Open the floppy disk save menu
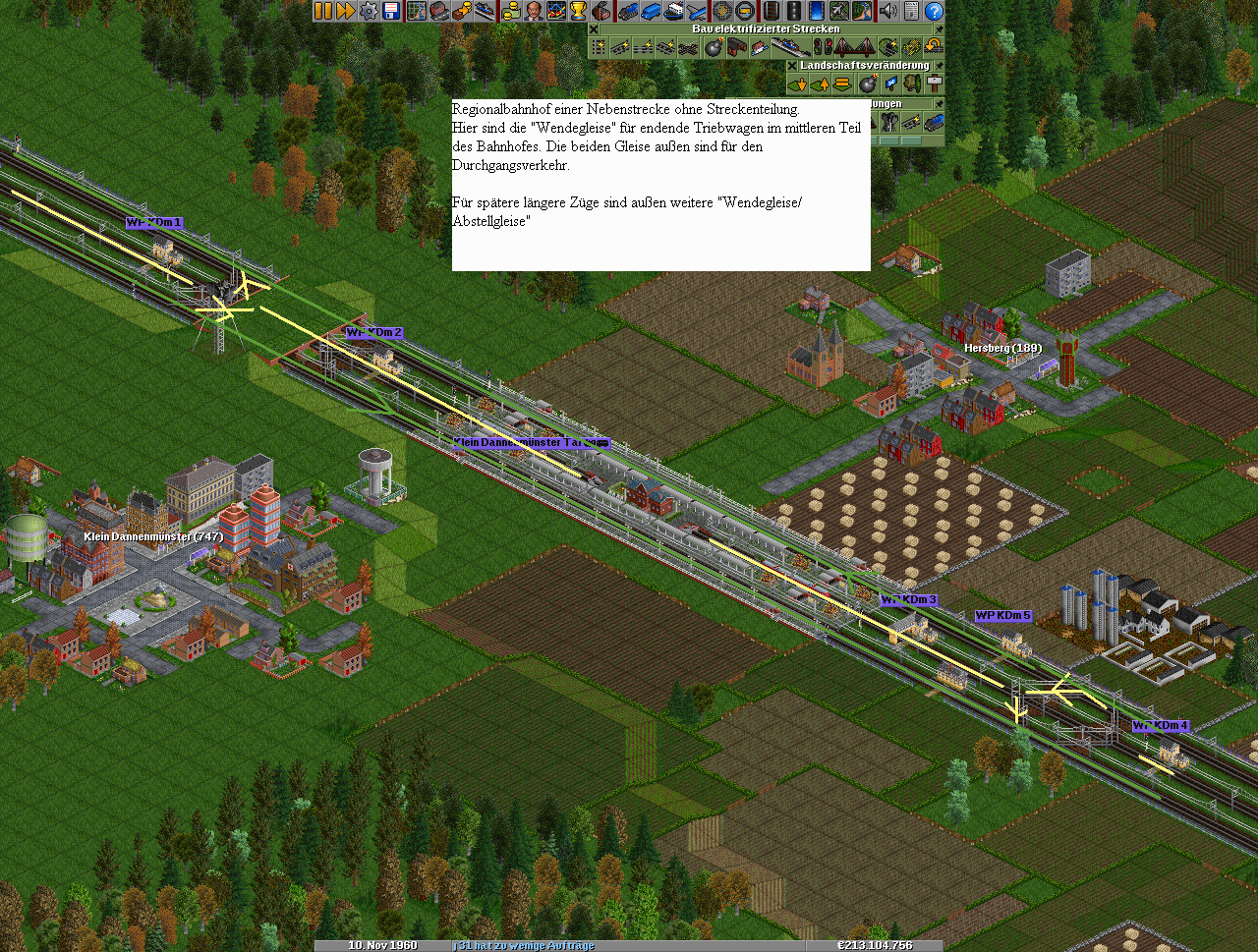Image resolution: width=1258 pixels, height=952 pixels. point(391,11)
